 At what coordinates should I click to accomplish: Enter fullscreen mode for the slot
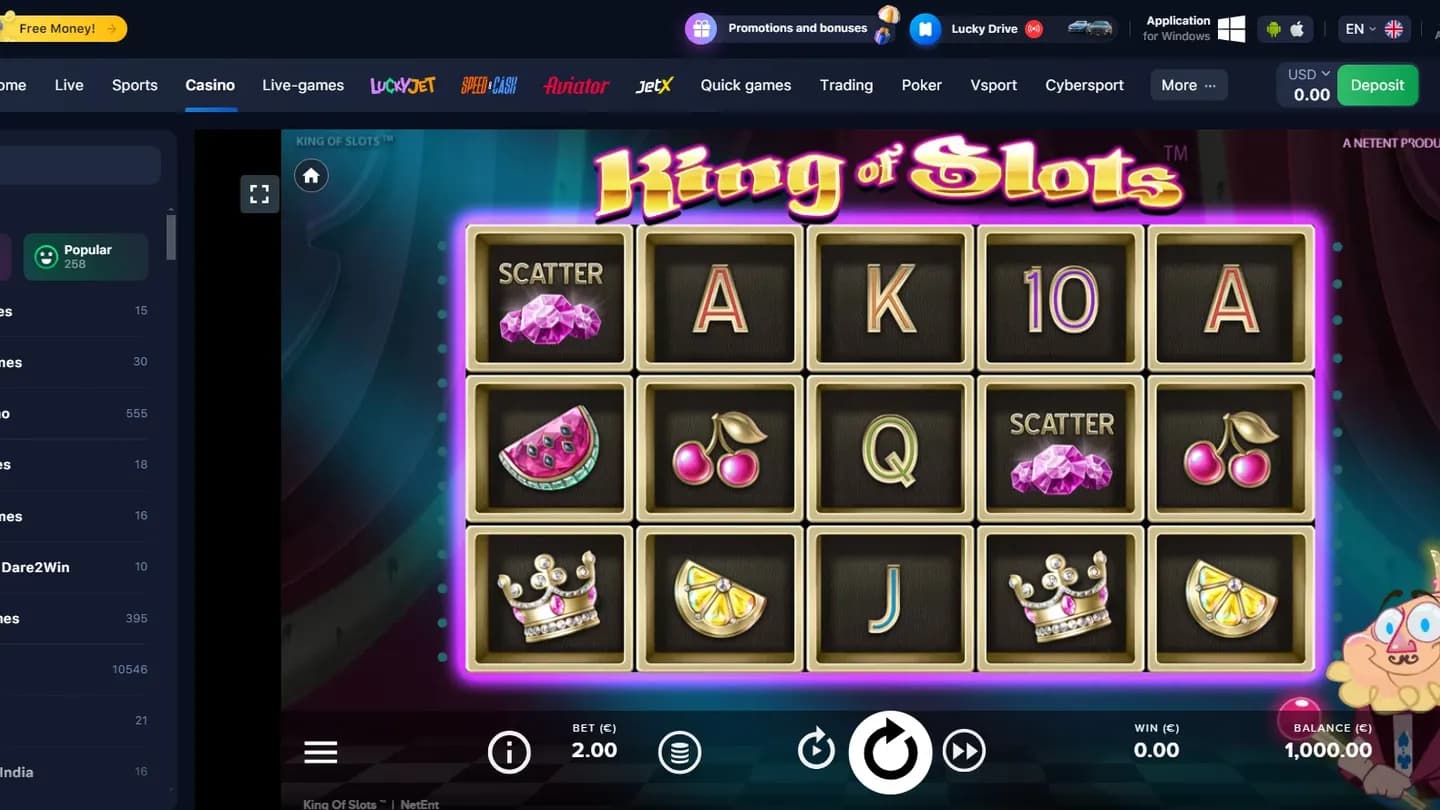(x=259, y=194)
